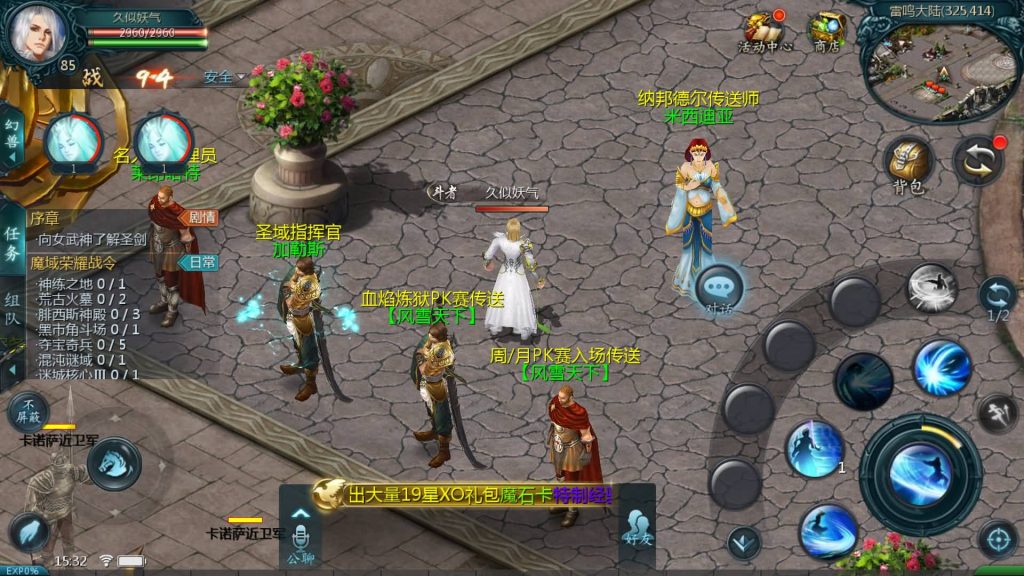The height and width of the screenshot is (576, 1024).
Task: Use the main sword attack button
Action: tap(920, 473)
